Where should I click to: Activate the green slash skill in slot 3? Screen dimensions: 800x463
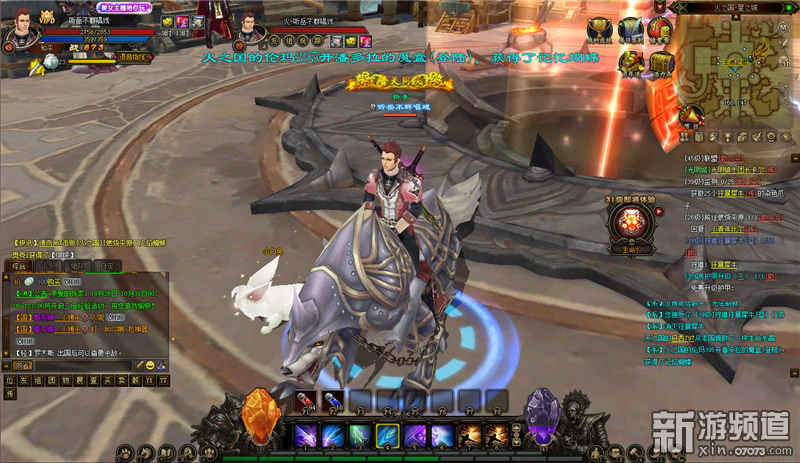359,436
